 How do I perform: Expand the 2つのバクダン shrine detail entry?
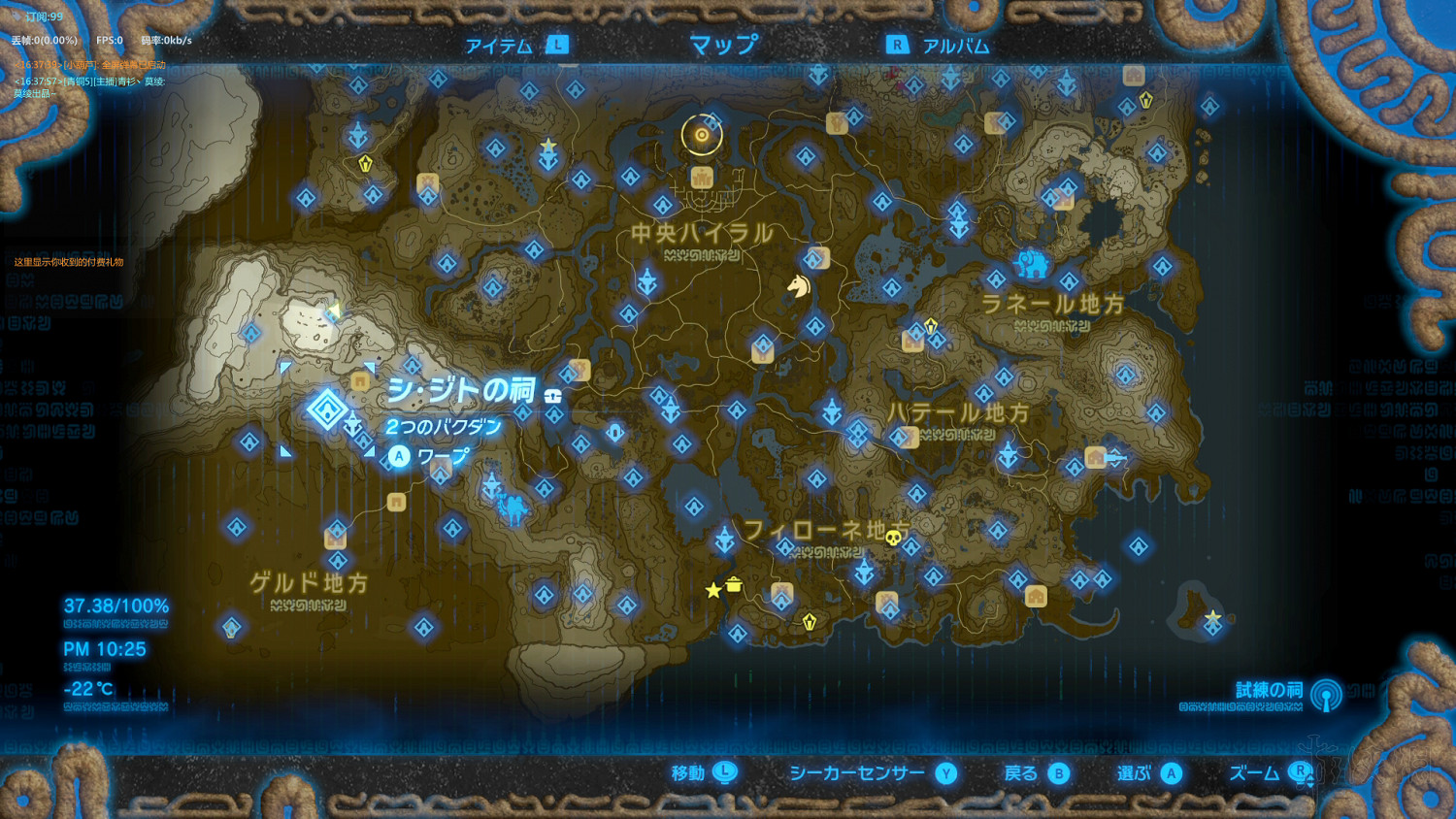444,424
